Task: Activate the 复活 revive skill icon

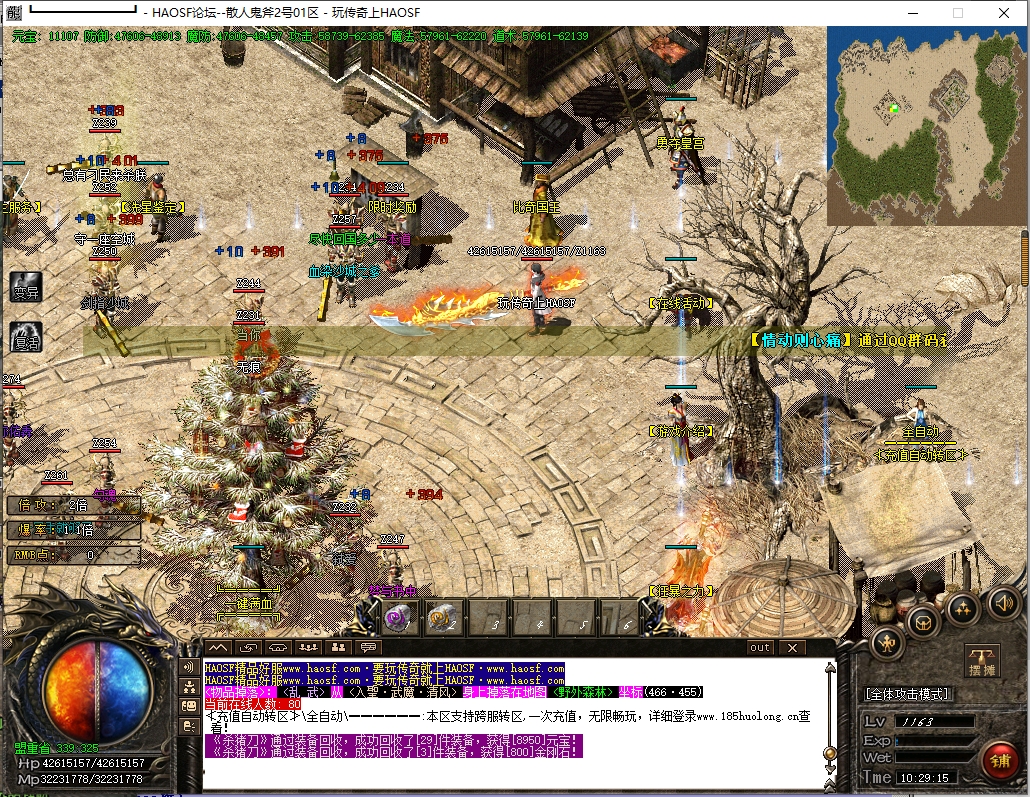Action: coord(26,336)
